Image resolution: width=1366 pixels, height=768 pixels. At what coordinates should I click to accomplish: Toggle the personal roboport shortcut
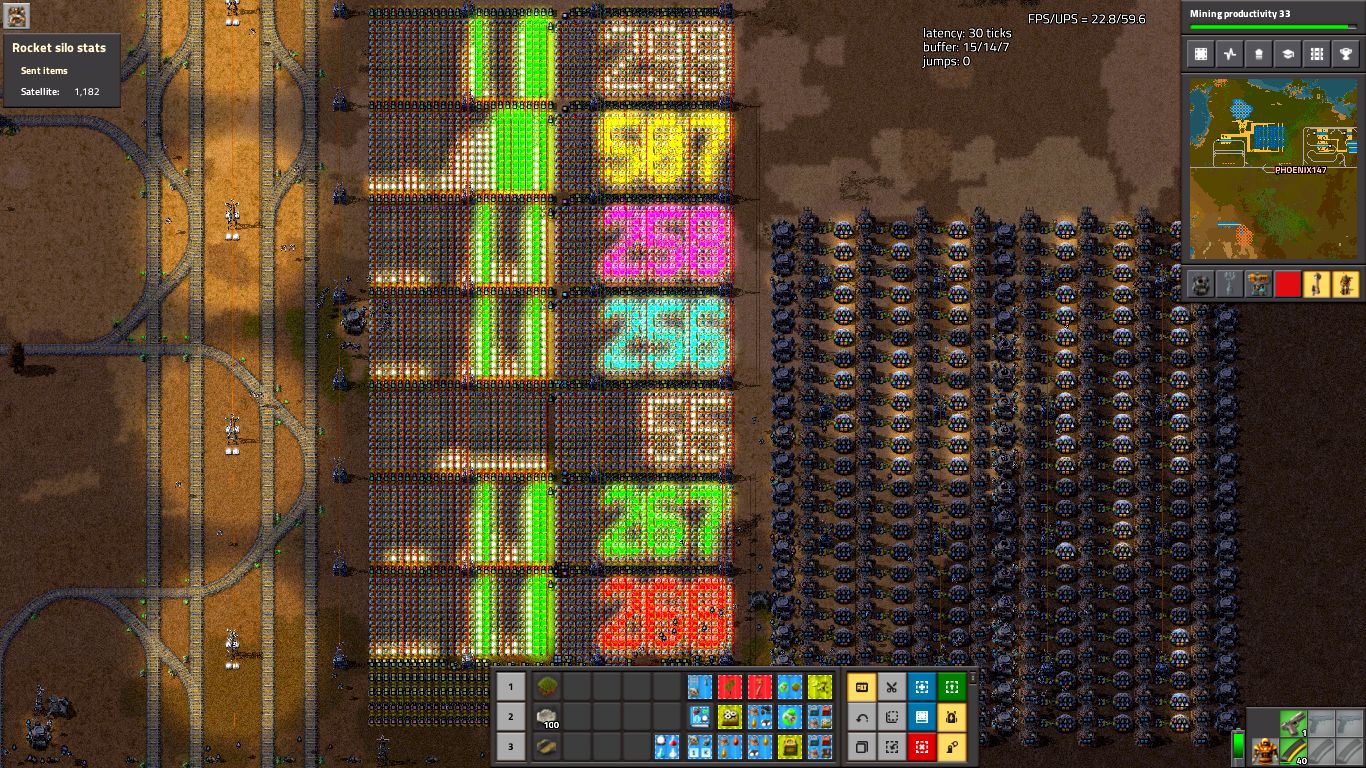(x=949, y=717)
